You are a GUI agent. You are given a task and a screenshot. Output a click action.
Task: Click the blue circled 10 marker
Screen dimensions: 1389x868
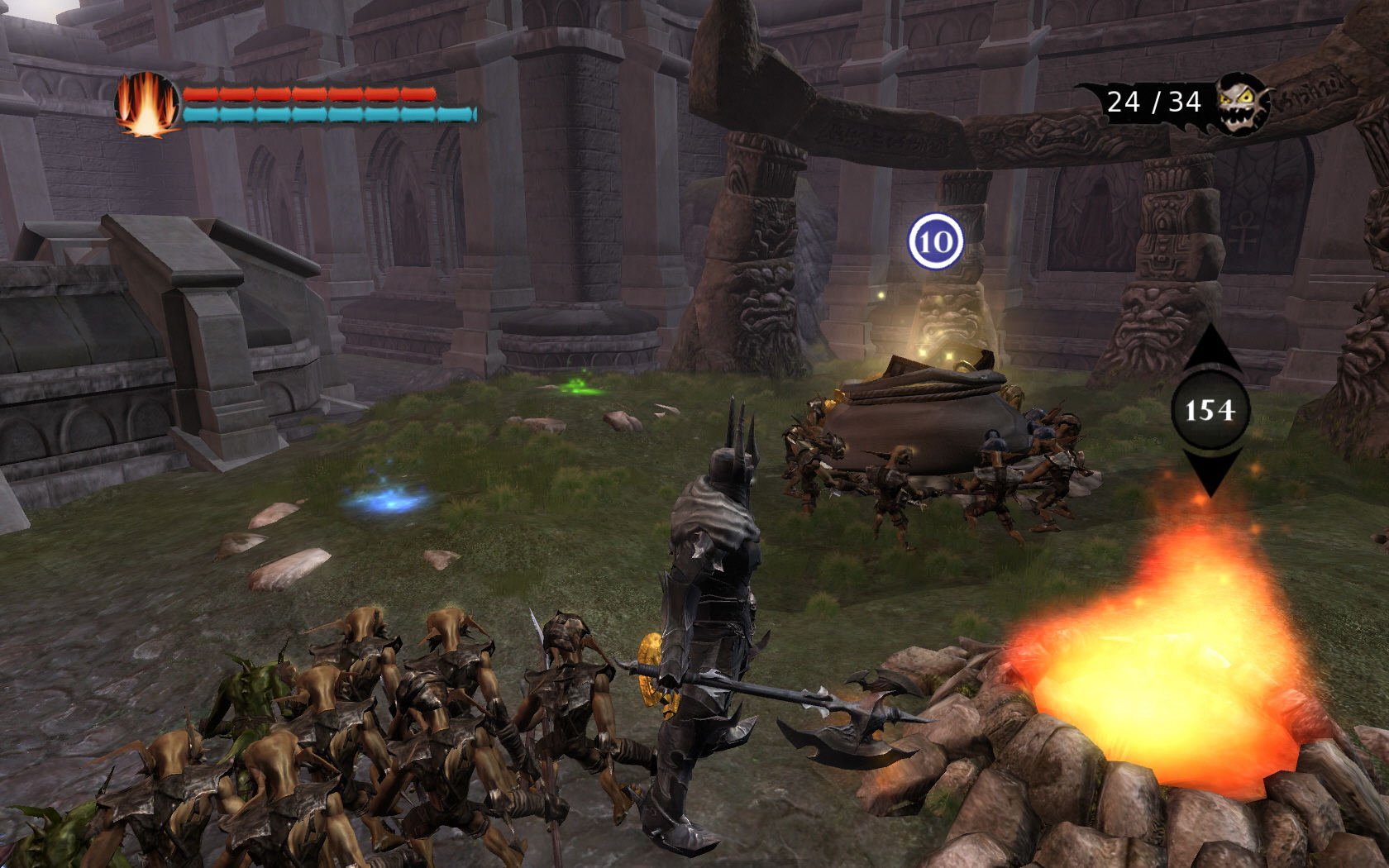click(x=936, y=241)
